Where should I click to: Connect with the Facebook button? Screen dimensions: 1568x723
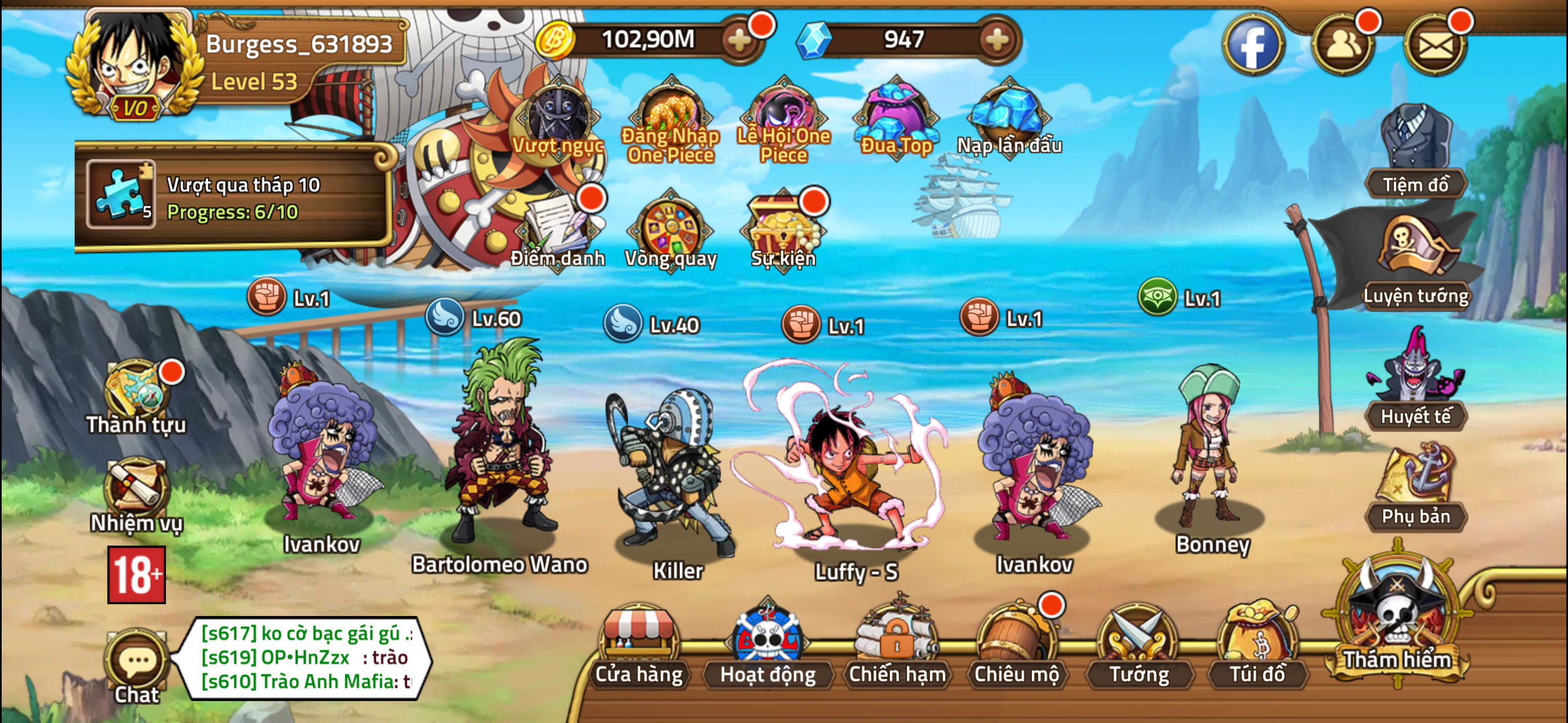point(1255,44)
